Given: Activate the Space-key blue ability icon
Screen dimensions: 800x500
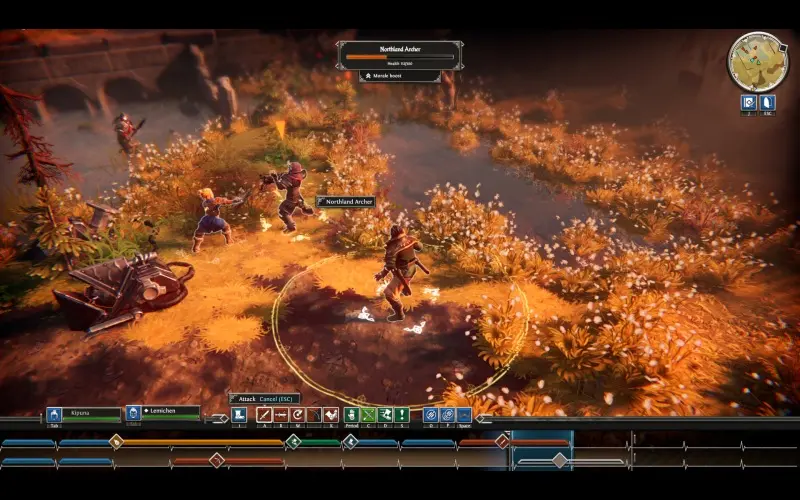Looking at the screenshot, I should pyautogui.click(x=465, y=414).
